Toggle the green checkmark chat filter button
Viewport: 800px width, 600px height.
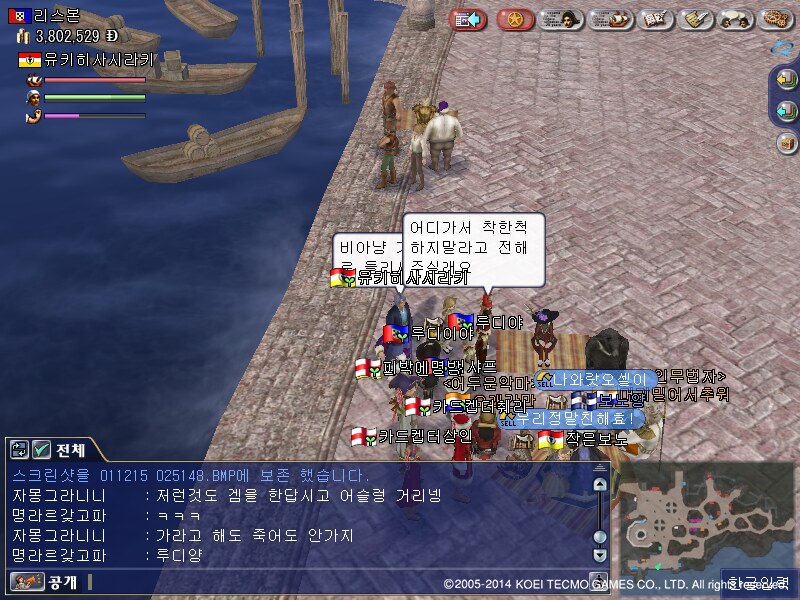(x=41, y=449)
